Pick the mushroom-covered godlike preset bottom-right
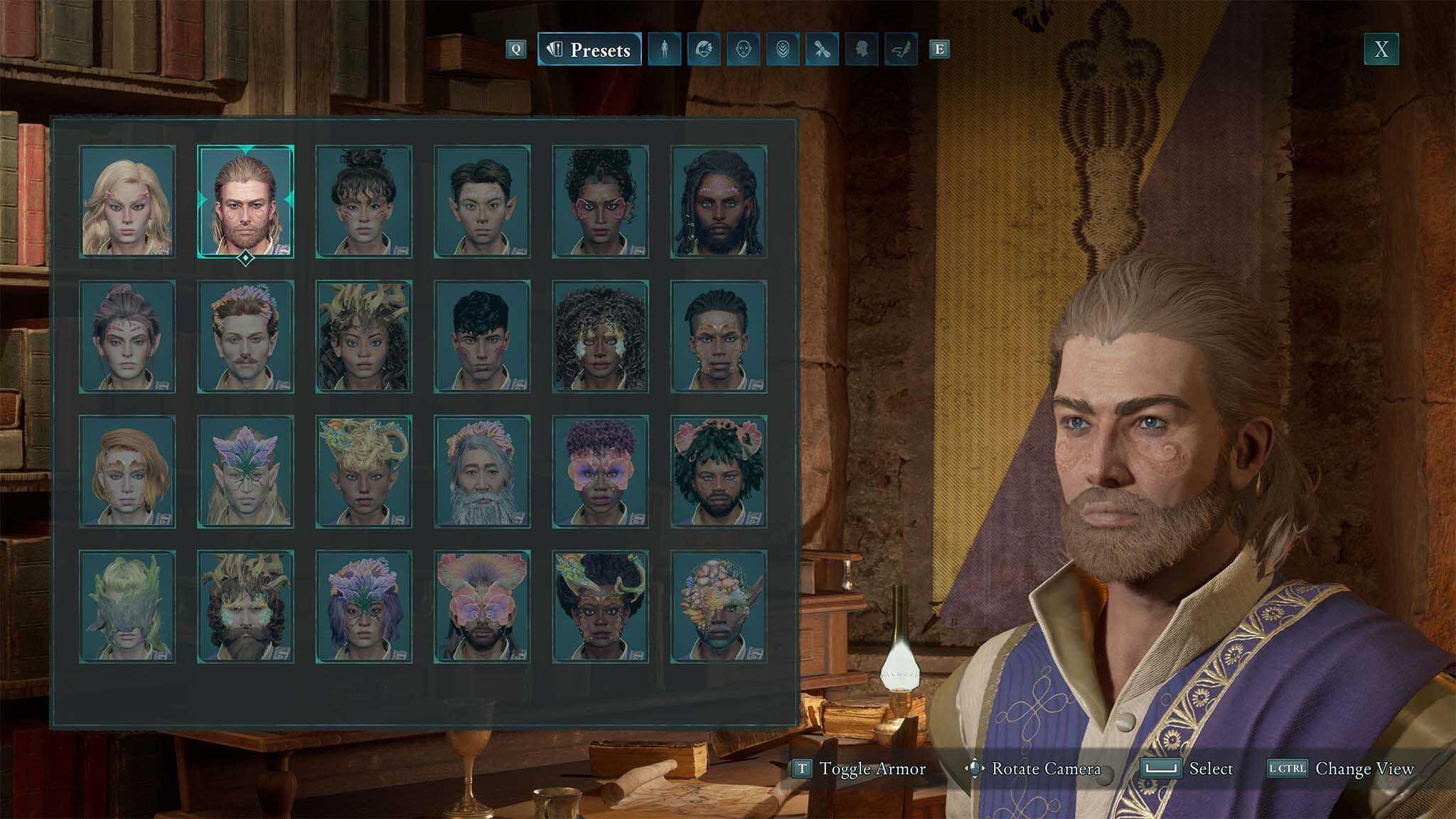Image resolution: width=1456 pixels, height=819 pixels. pos(719,605)
